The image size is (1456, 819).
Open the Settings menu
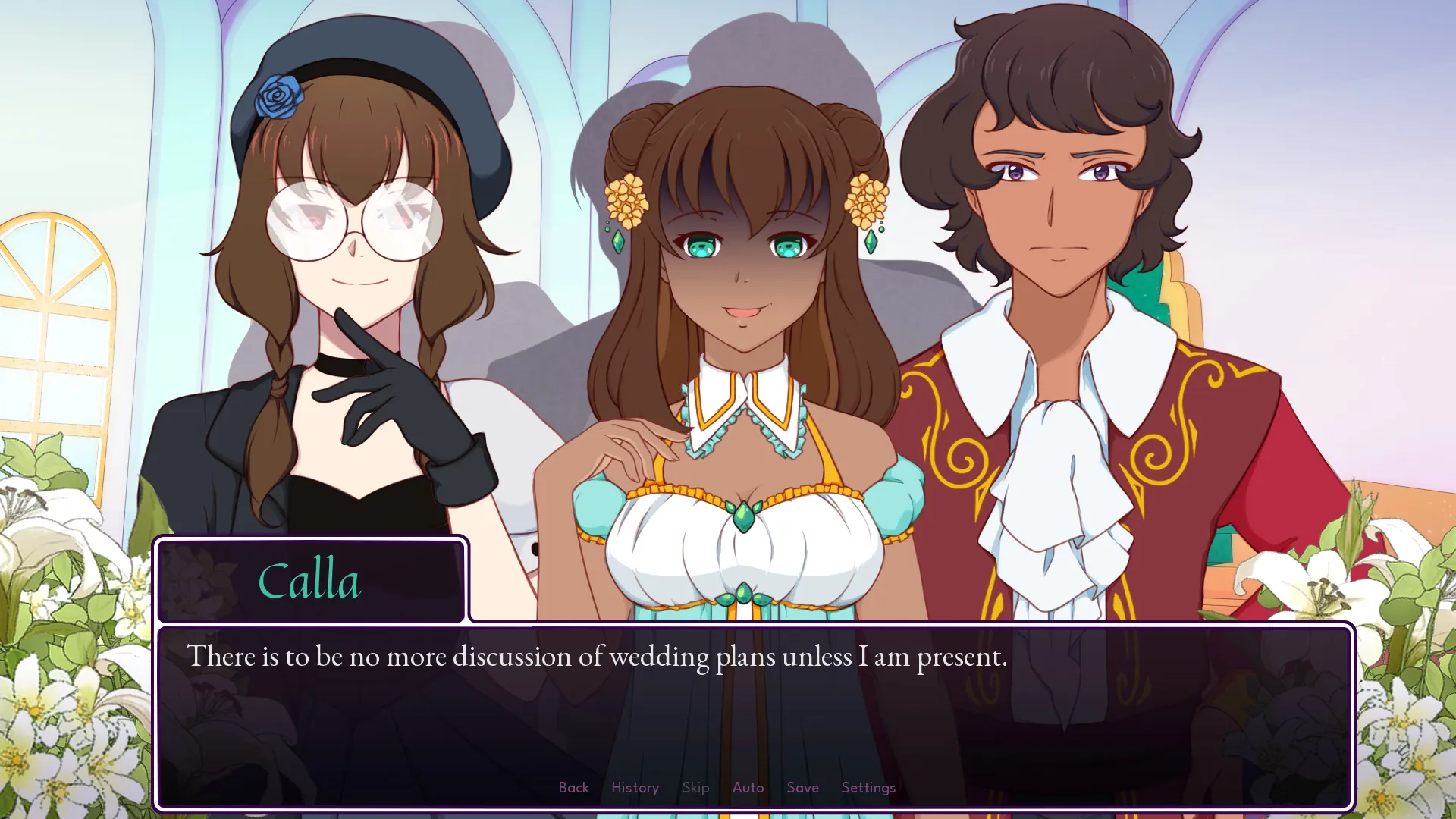[868, 787]
